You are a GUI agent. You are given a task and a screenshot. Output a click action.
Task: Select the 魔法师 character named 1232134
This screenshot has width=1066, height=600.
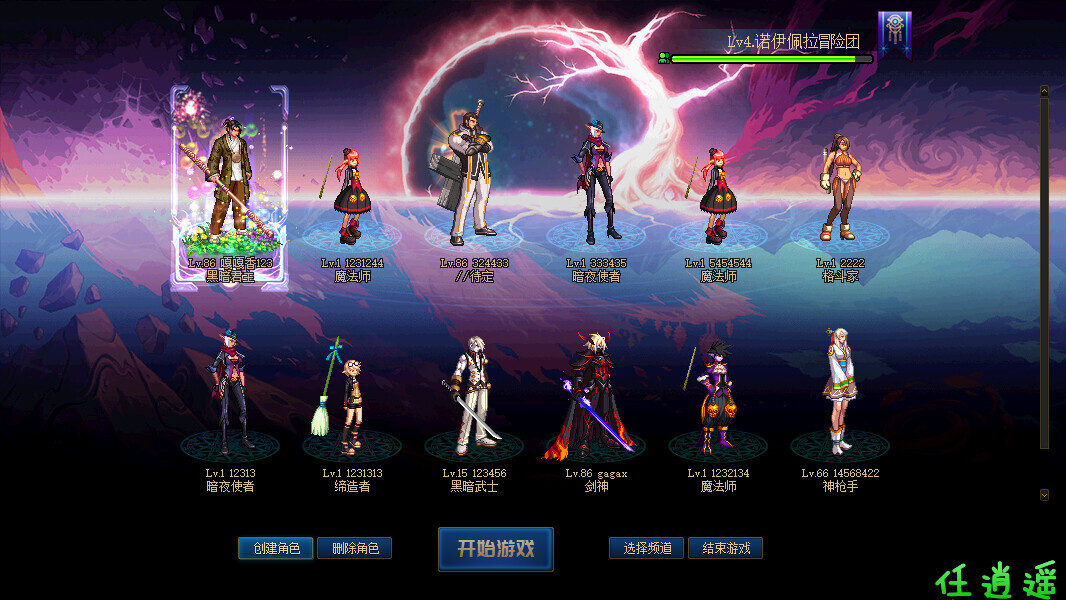pyautogui.click(x=718, y=395)
